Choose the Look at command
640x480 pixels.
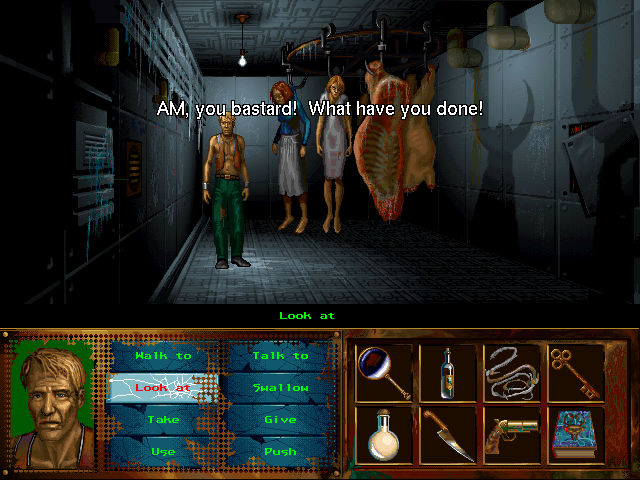[163, 388]
